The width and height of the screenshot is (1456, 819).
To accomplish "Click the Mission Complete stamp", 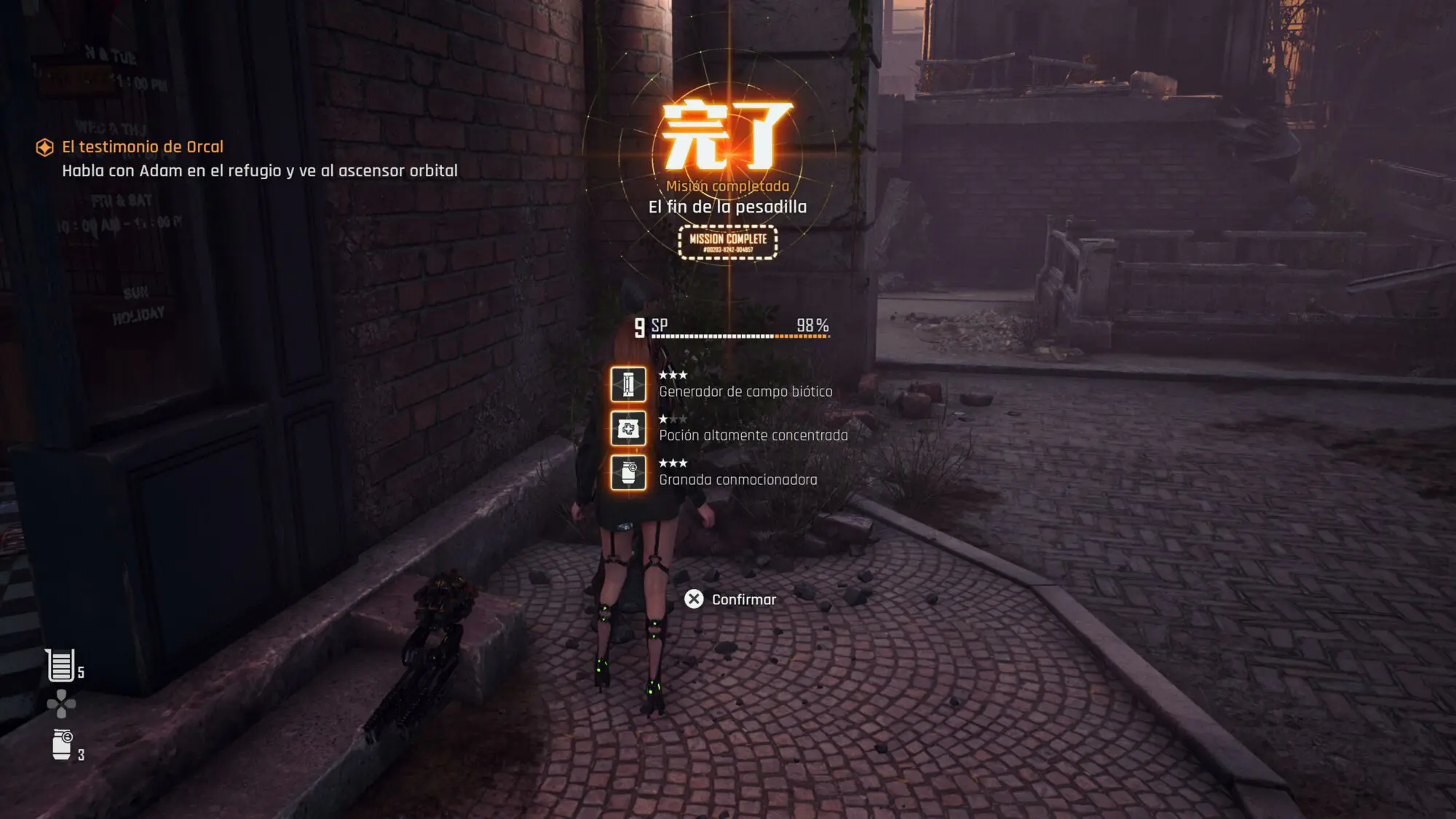I will (728, 242).
